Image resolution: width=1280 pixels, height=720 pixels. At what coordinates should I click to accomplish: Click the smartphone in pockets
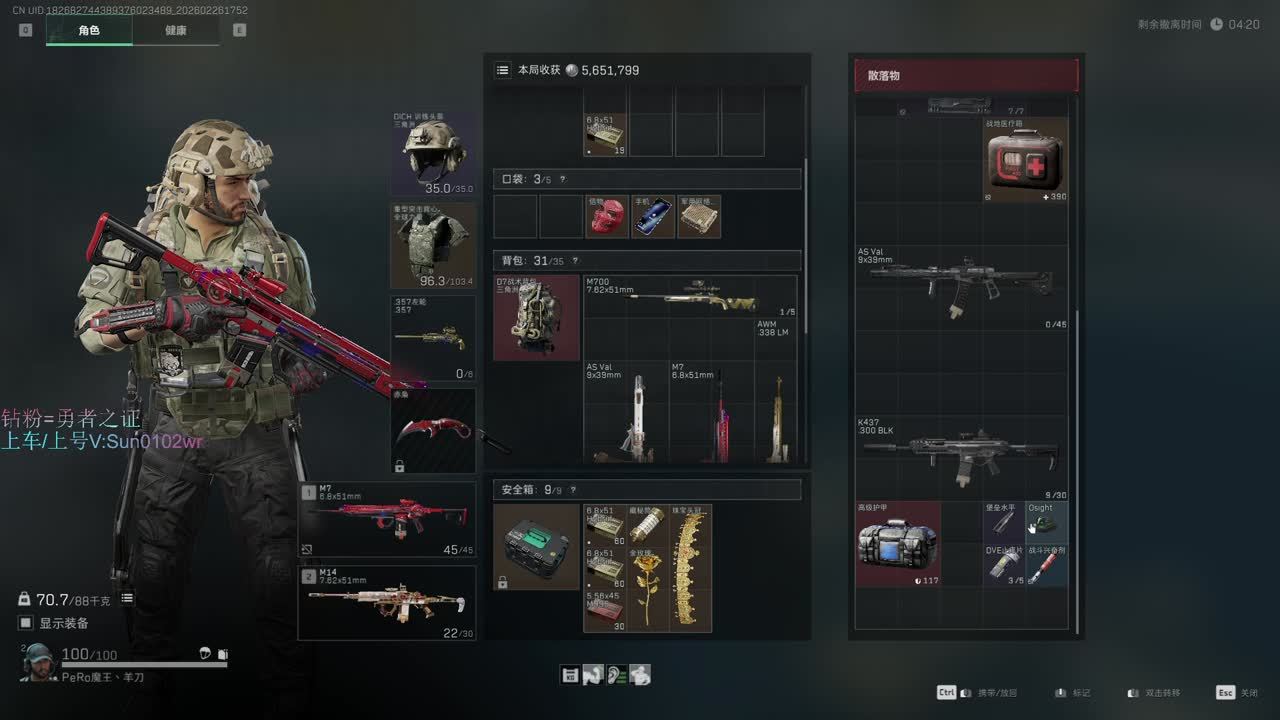(653, 217)
